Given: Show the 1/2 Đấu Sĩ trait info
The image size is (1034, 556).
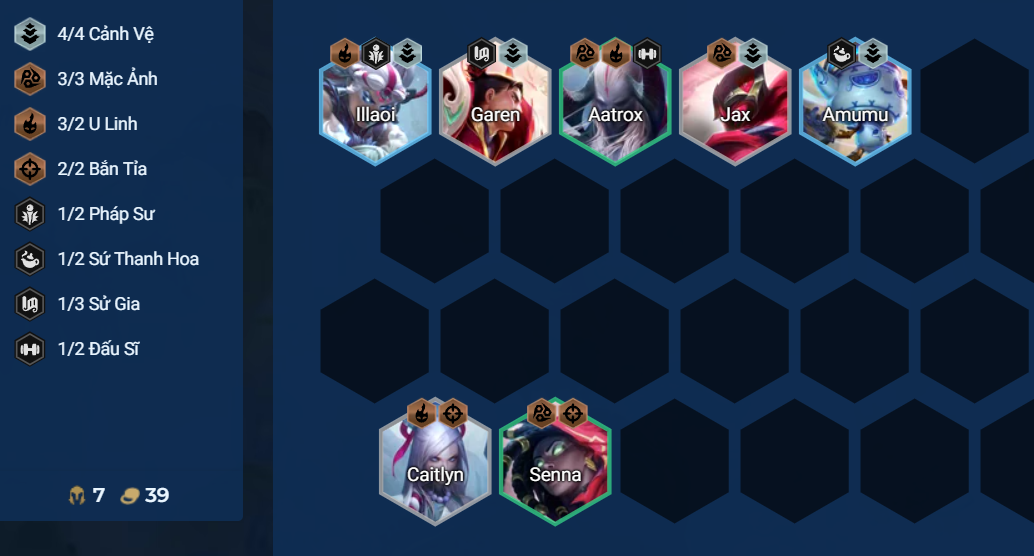Looking at the screenshot, I should pos(99,349).
